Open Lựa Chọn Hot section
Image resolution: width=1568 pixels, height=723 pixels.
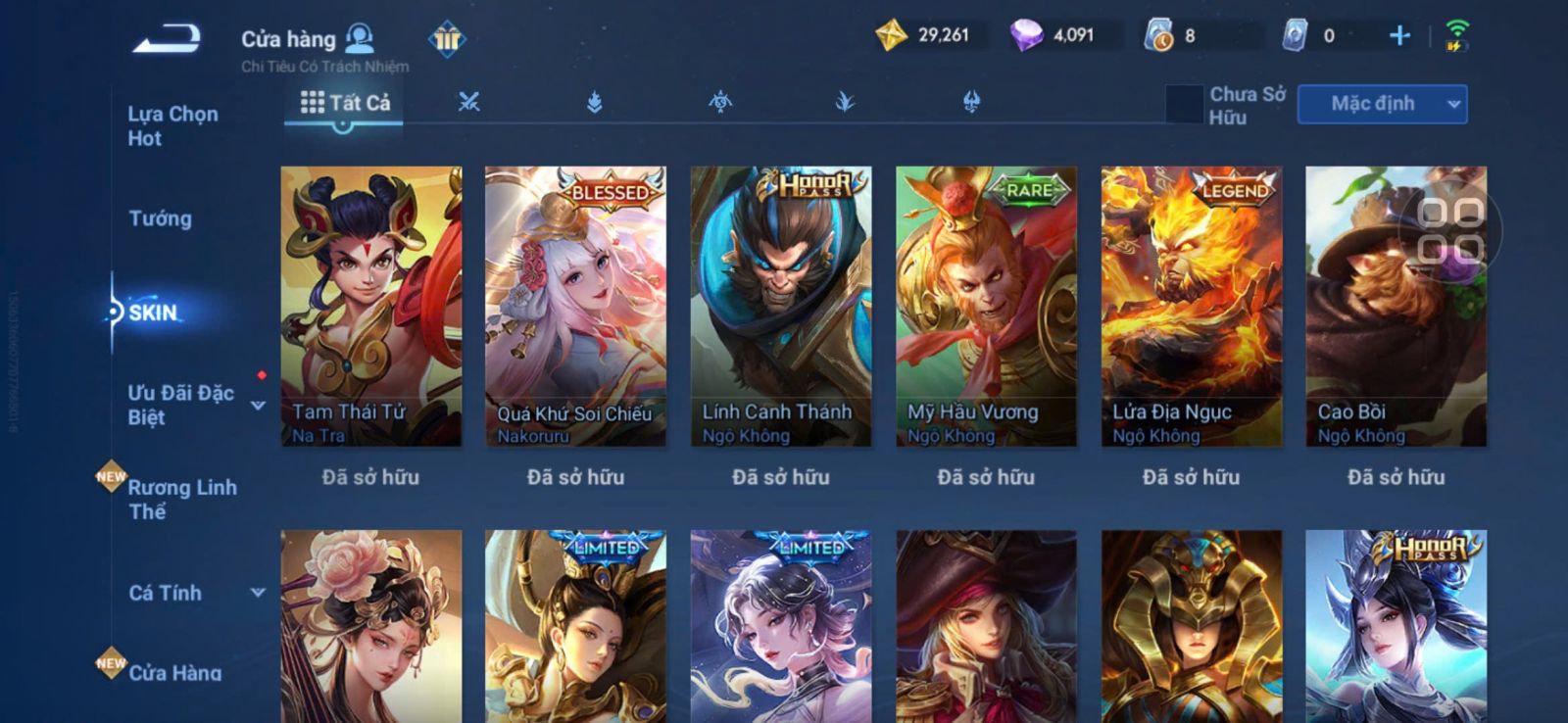(x=173, y=126)
